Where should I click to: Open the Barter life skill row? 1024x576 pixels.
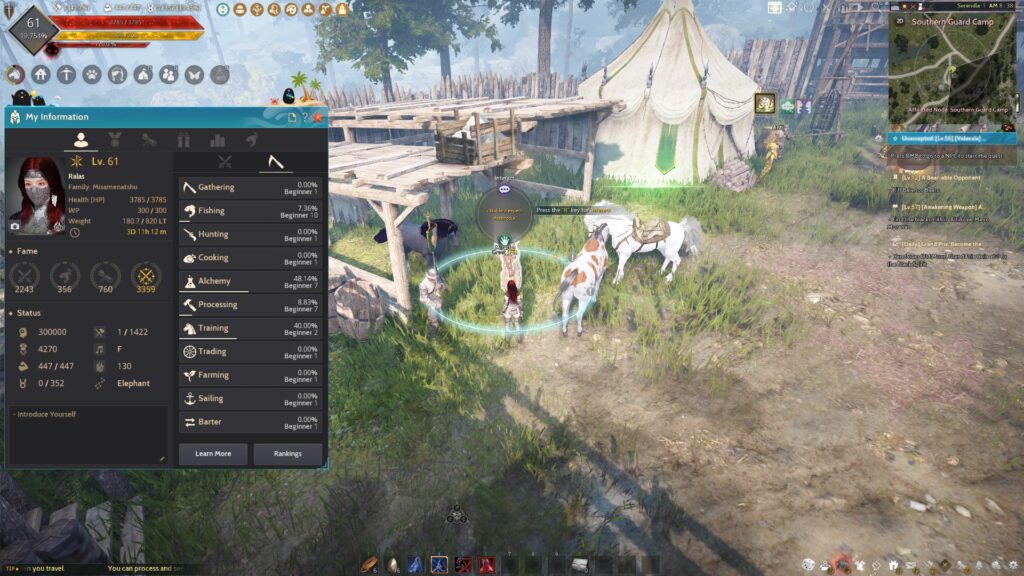pos(251,422)
